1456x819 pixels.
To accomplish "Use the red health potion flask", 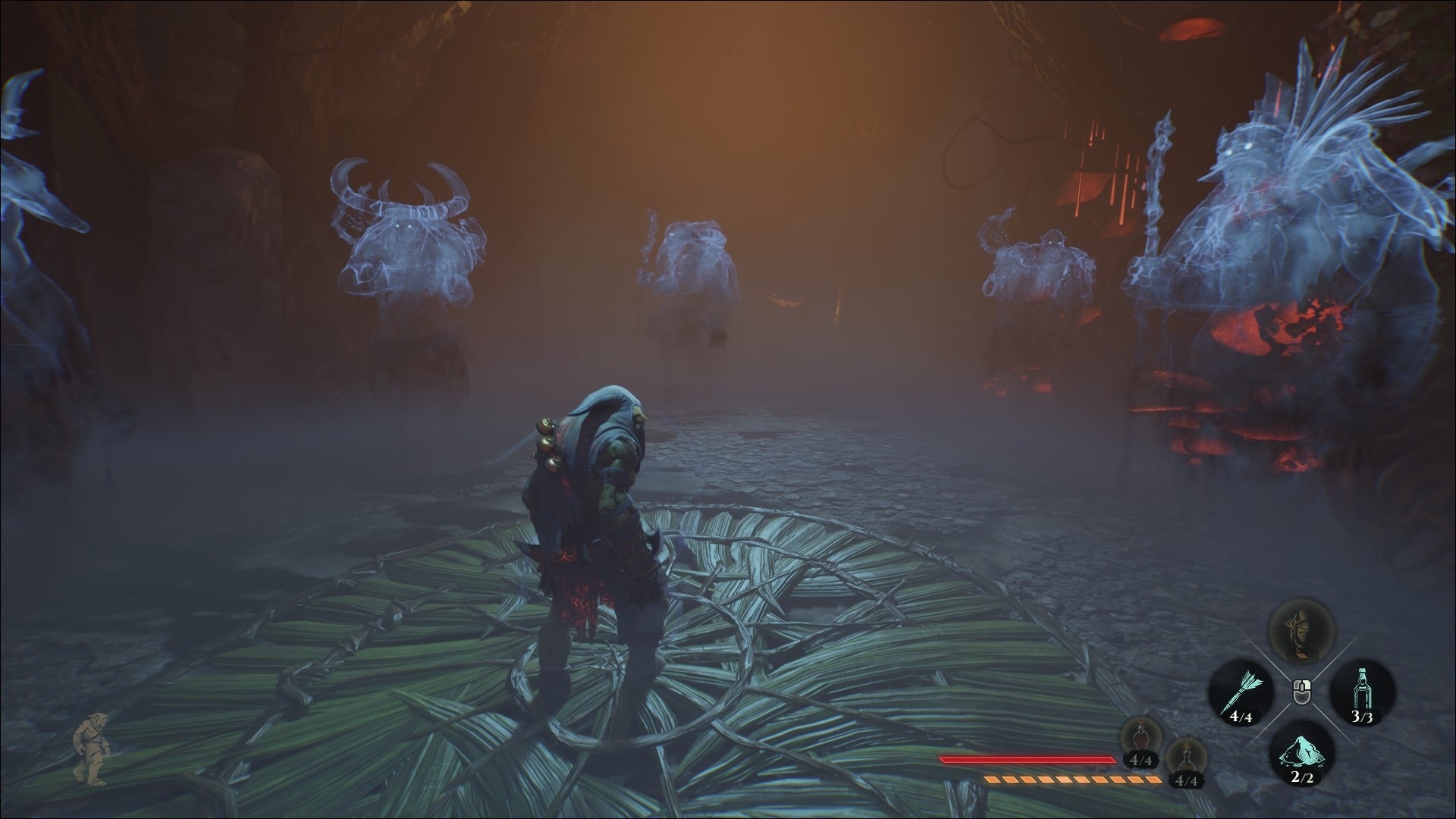I will pos(1140,737).
